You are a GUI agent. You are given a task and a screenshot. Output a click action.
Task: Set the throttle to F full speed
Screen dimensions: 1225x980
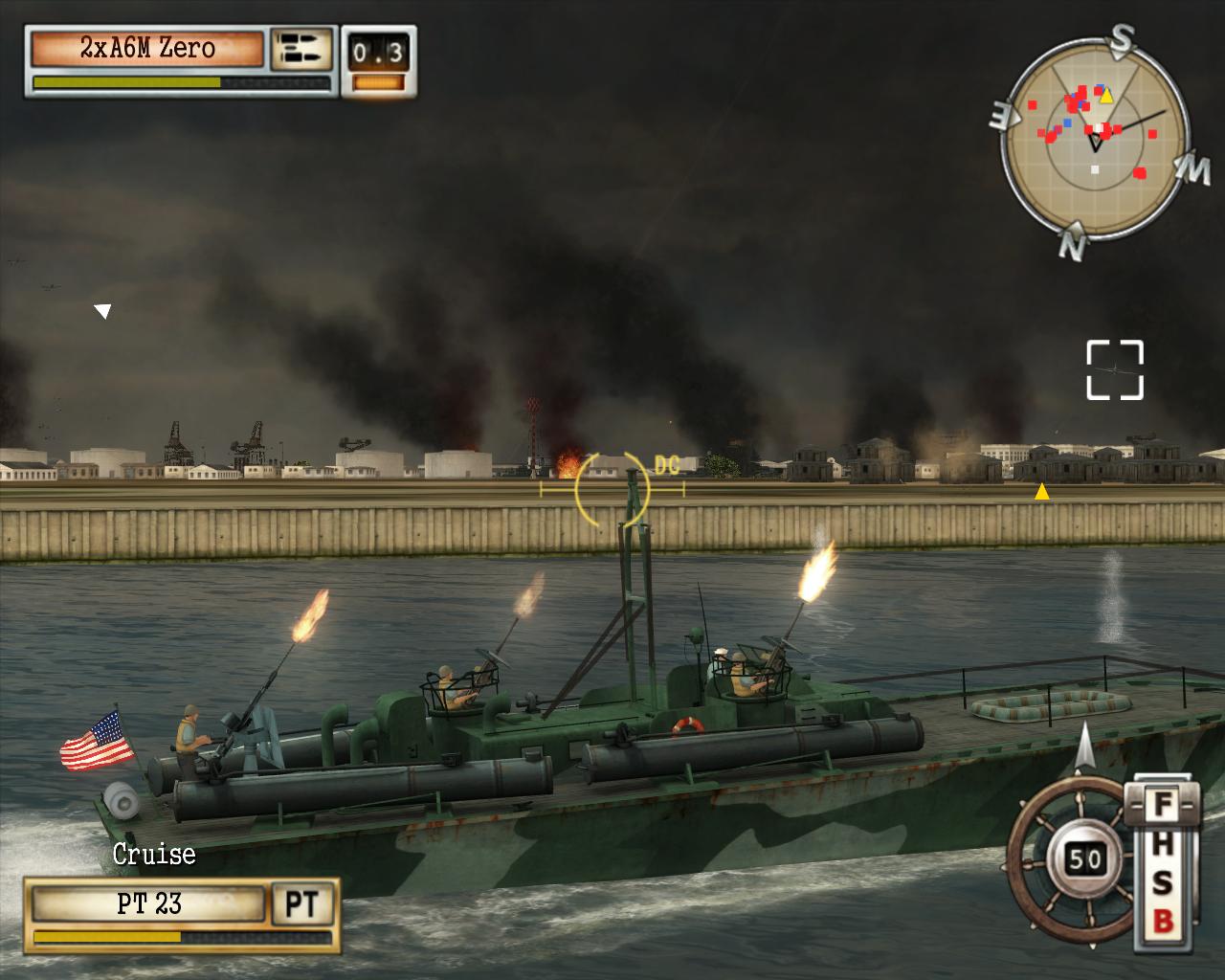tap(1162, 806)
